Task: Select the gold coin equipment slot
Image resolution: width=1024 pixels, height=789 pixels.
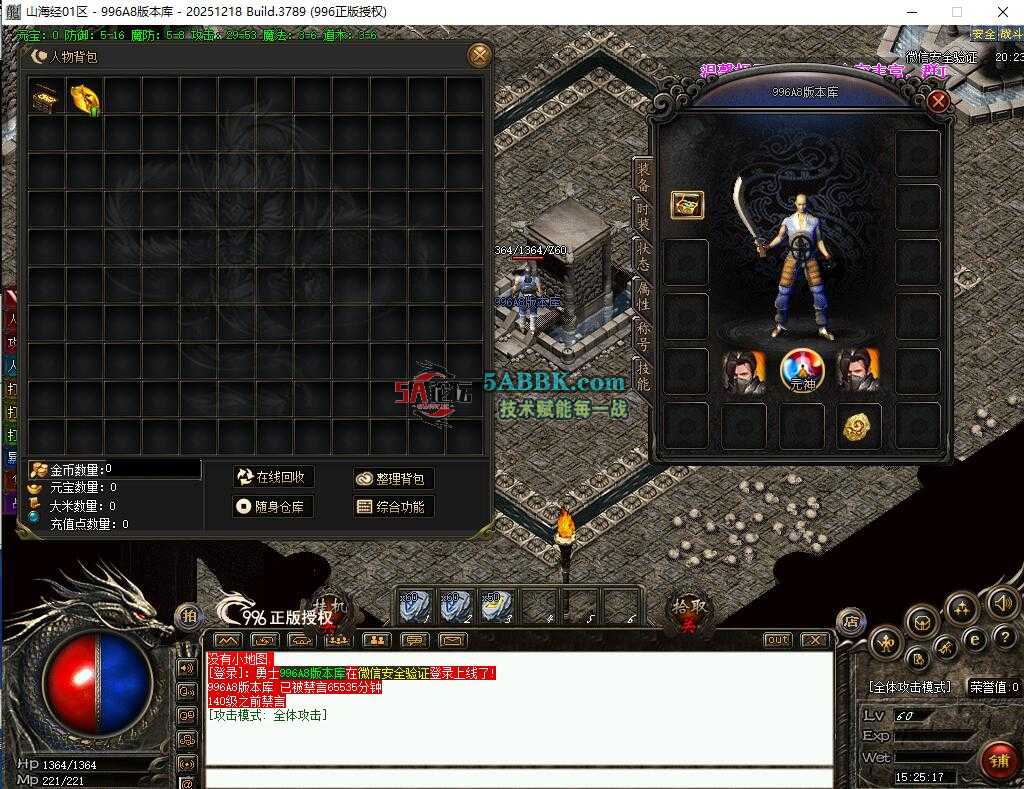Action: point(858,425)
